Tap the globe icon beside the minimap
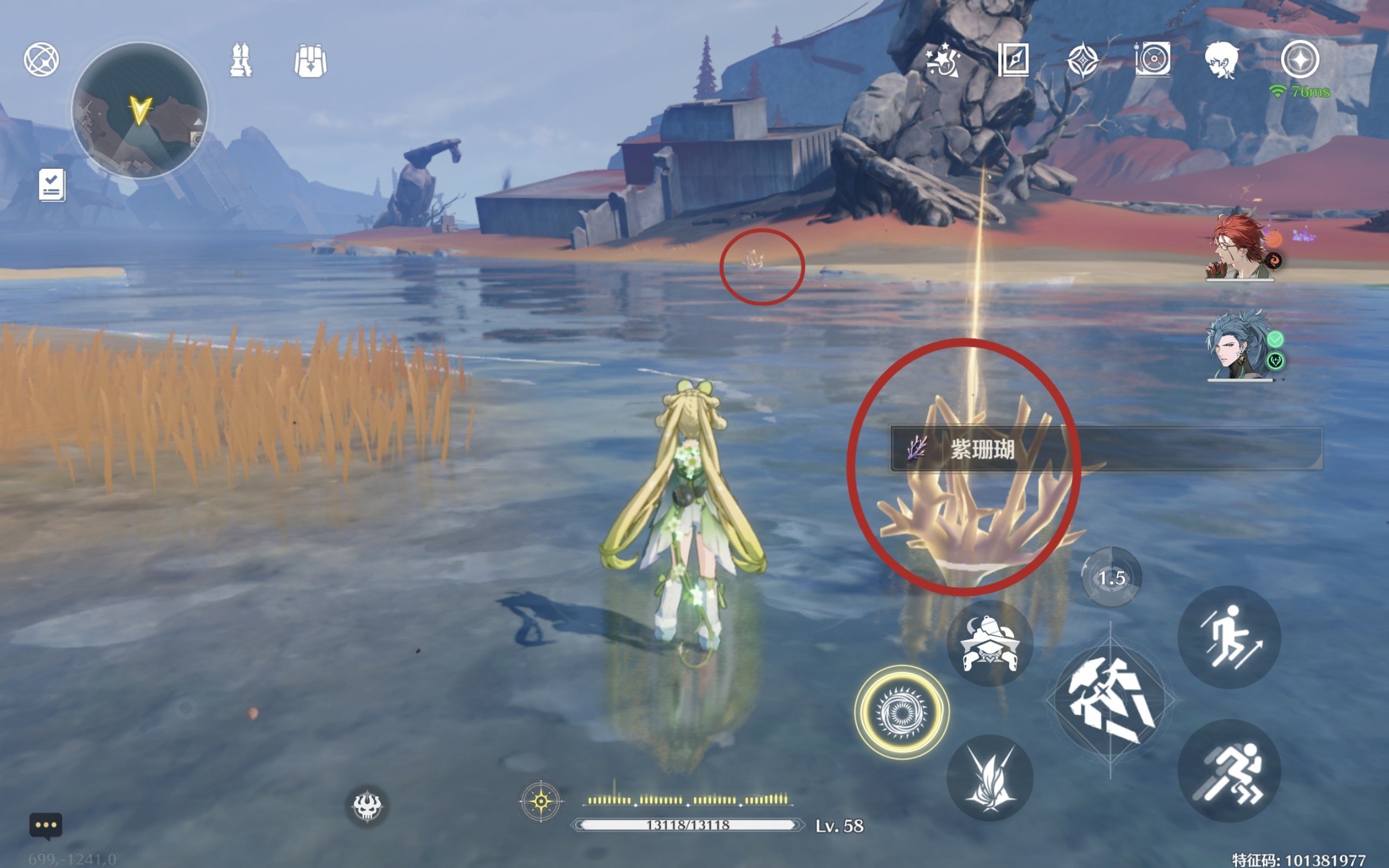1389x868 pixels. 41,59
